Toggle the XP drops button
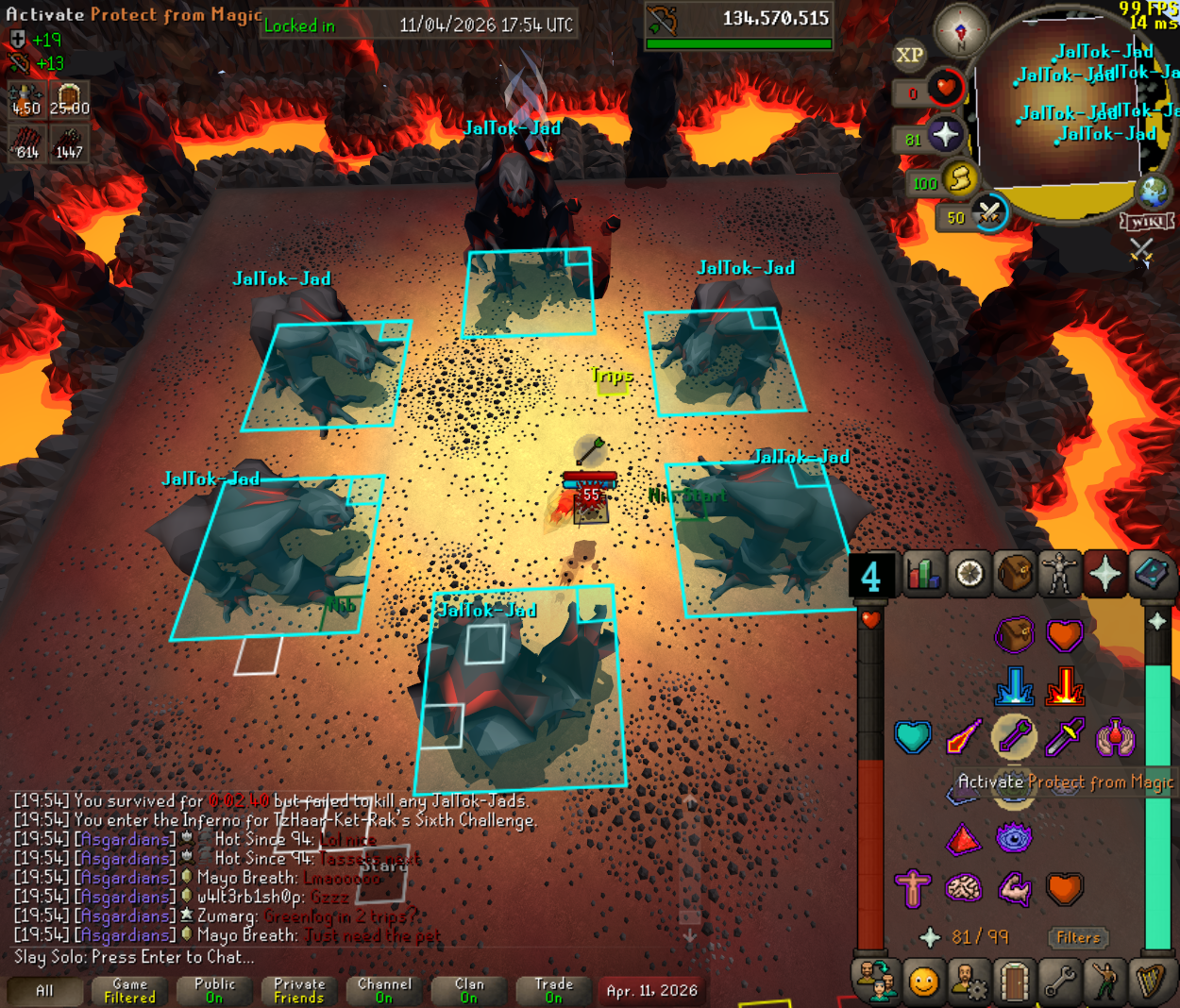This screenshot has width=1180, height=1008. [909, 55]
